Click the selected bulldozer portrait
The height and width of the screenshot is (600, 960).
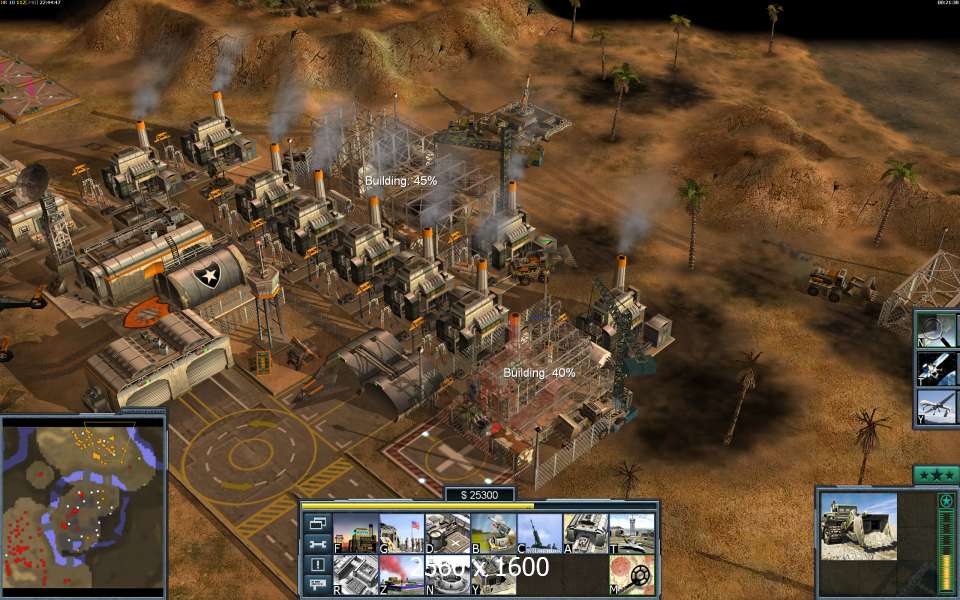pyautogui.click(x=858, y=526)
